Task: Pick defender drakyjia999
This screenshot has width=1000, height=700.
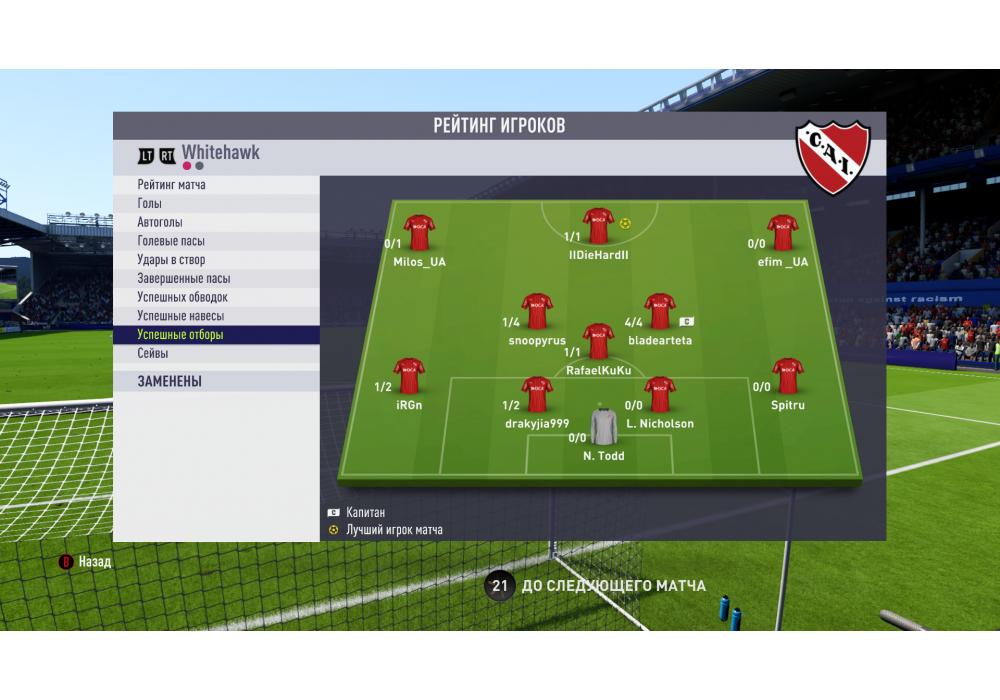Action: click(x=537, y=394)
